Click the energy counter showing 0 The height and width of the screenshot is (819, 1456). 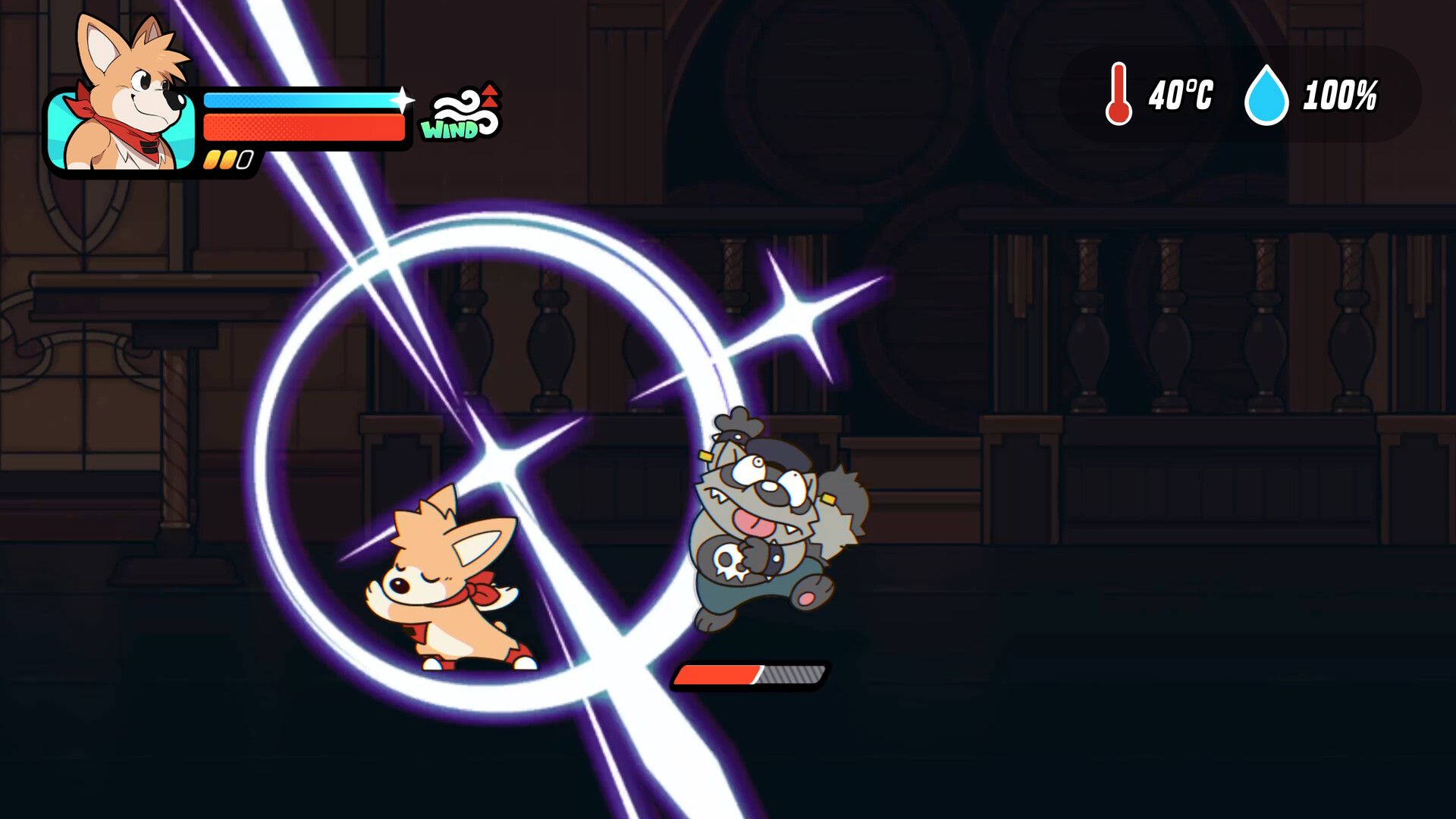coord(244,158)
